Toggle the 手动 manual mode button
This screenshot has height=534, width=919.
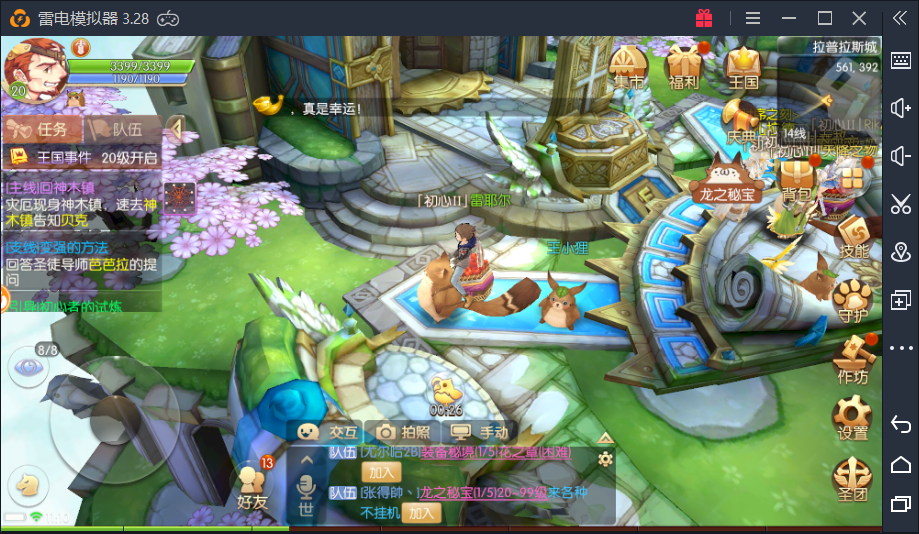tap(482, 432)
